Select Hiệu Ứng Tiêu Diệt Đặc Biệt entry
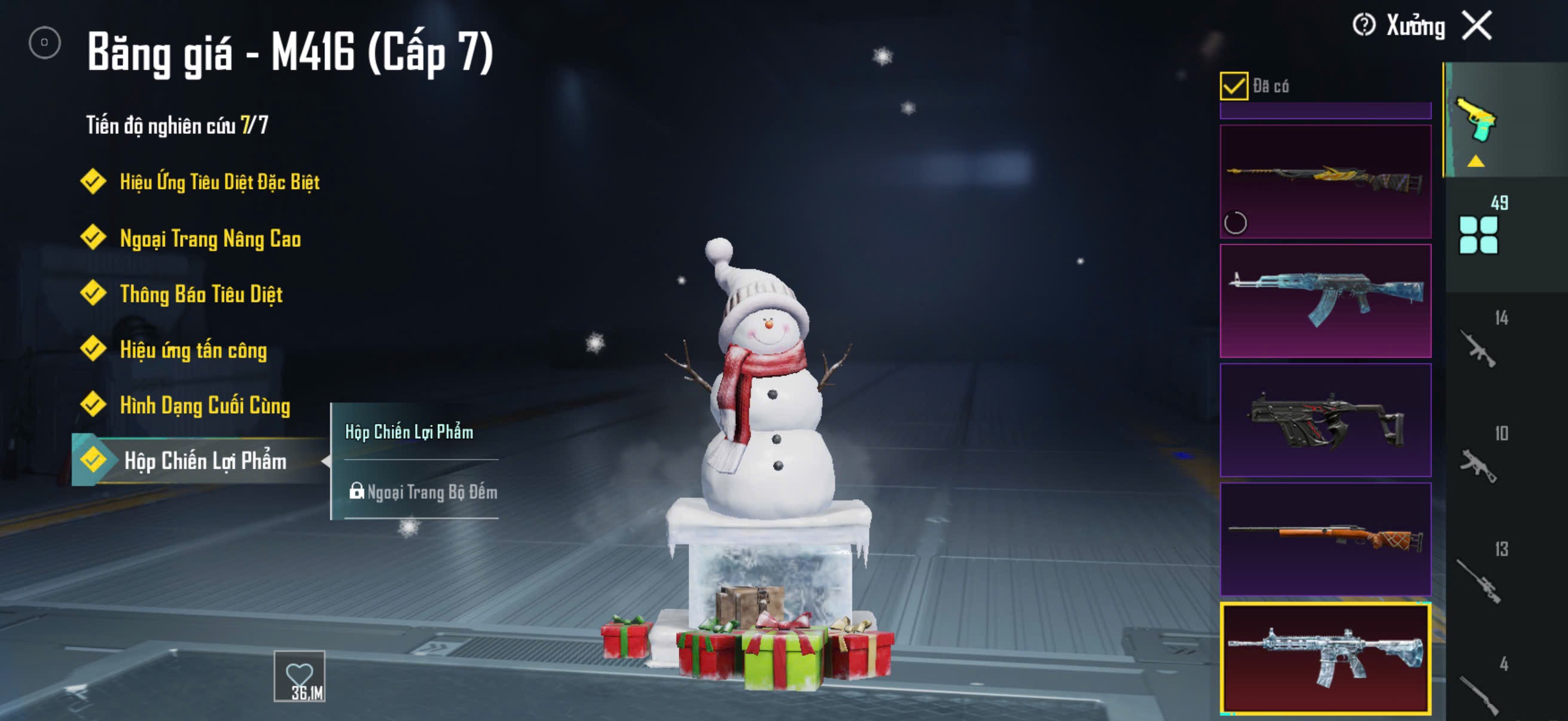The height and width of the screenshot is (721, 1568). [x=218, y=182]
